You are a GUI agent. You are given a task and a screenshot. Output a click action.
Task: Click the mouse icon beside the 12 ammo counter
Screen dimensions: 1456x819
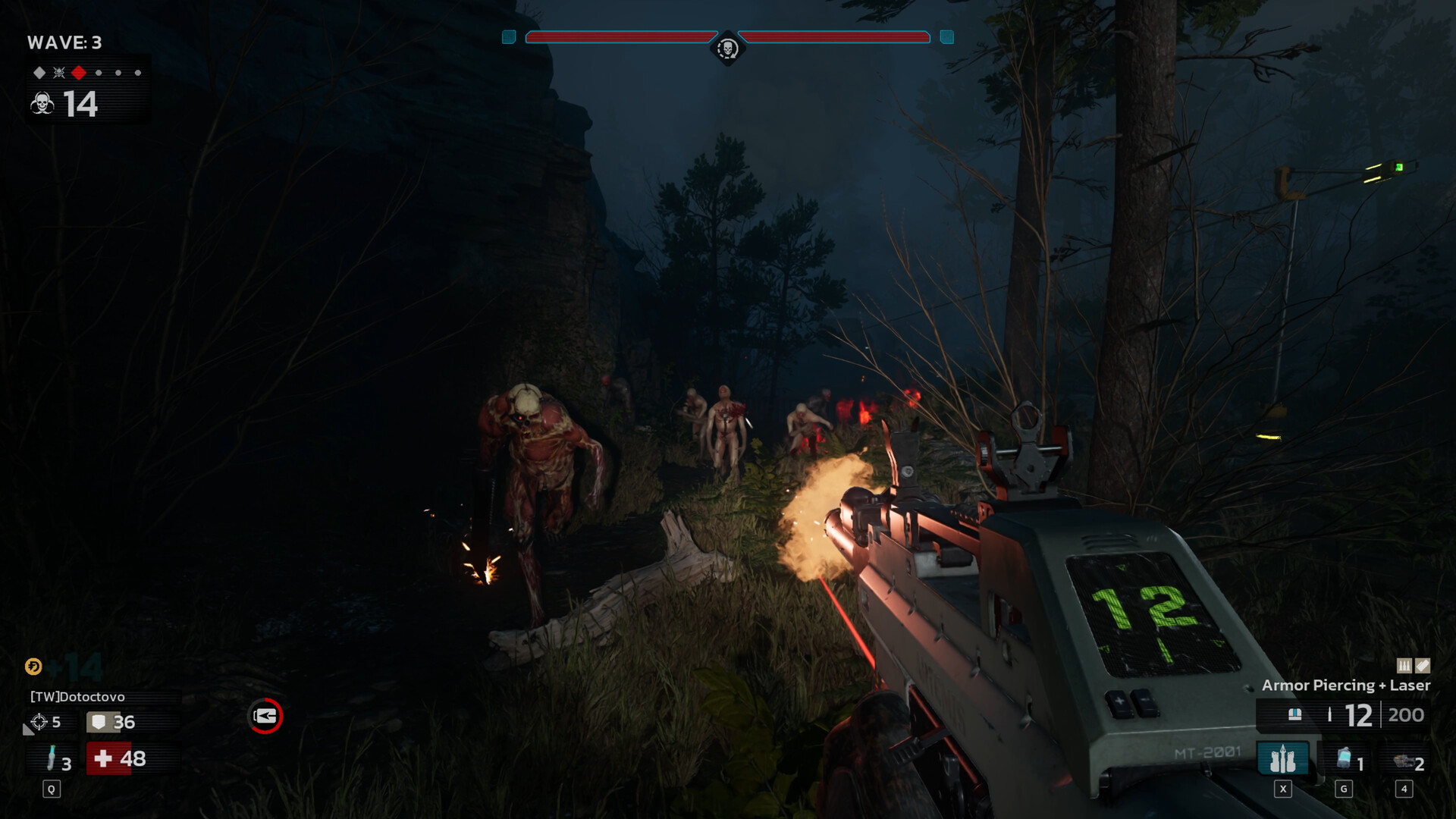1295,714
